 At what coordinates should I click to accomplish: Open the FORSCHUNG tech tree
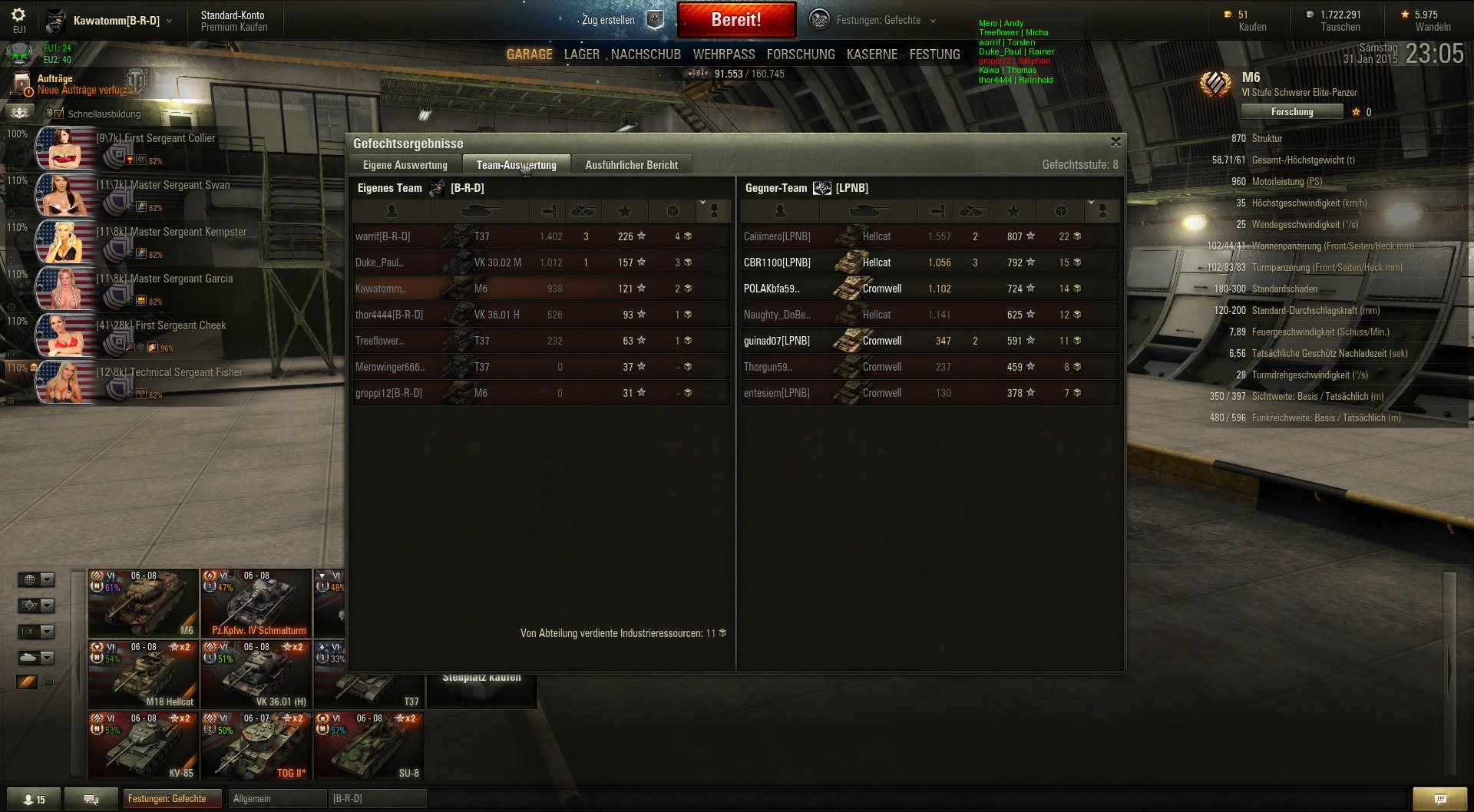point(801,54)
